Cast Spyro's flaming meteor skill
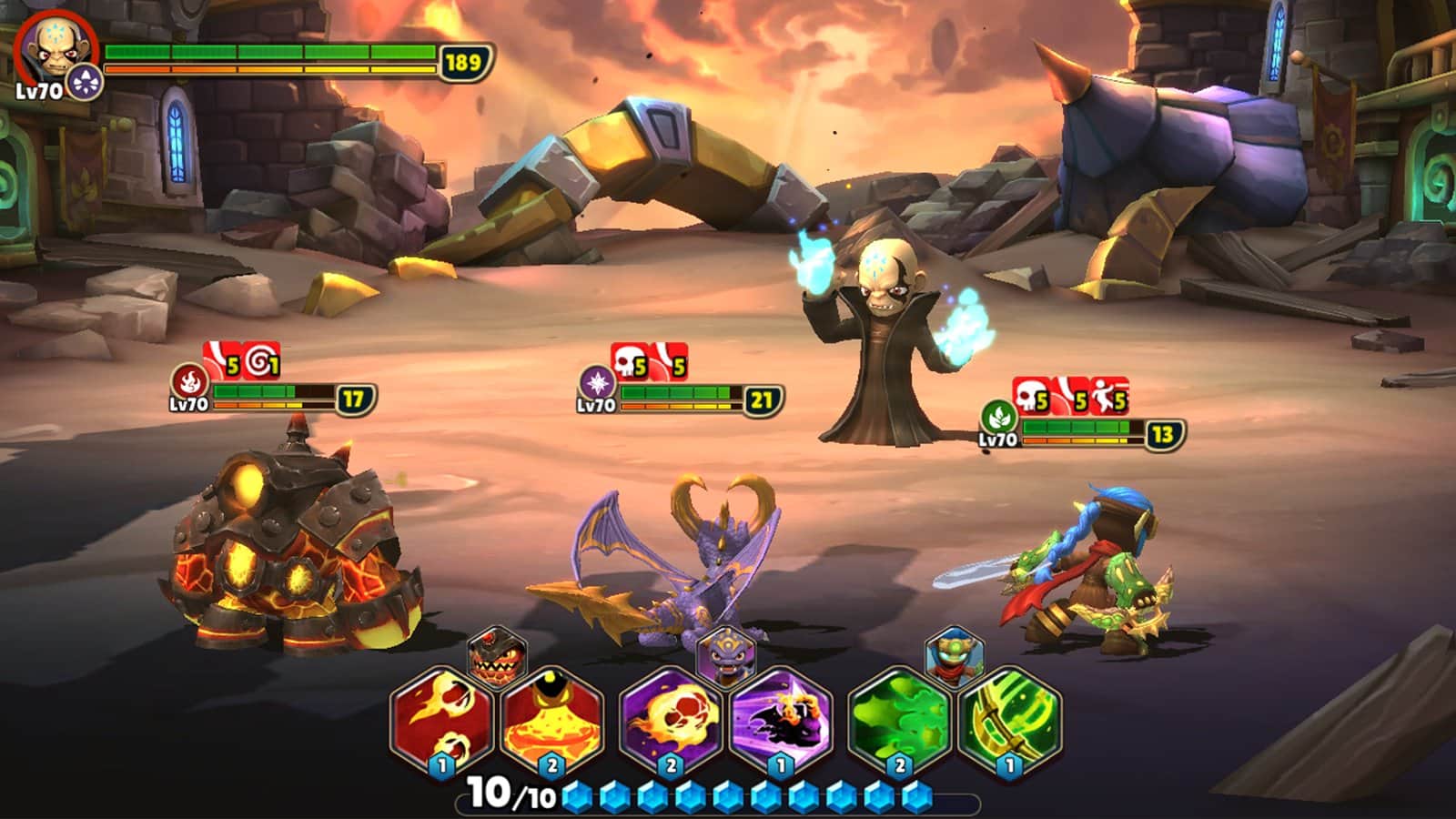 click(671, 722)
